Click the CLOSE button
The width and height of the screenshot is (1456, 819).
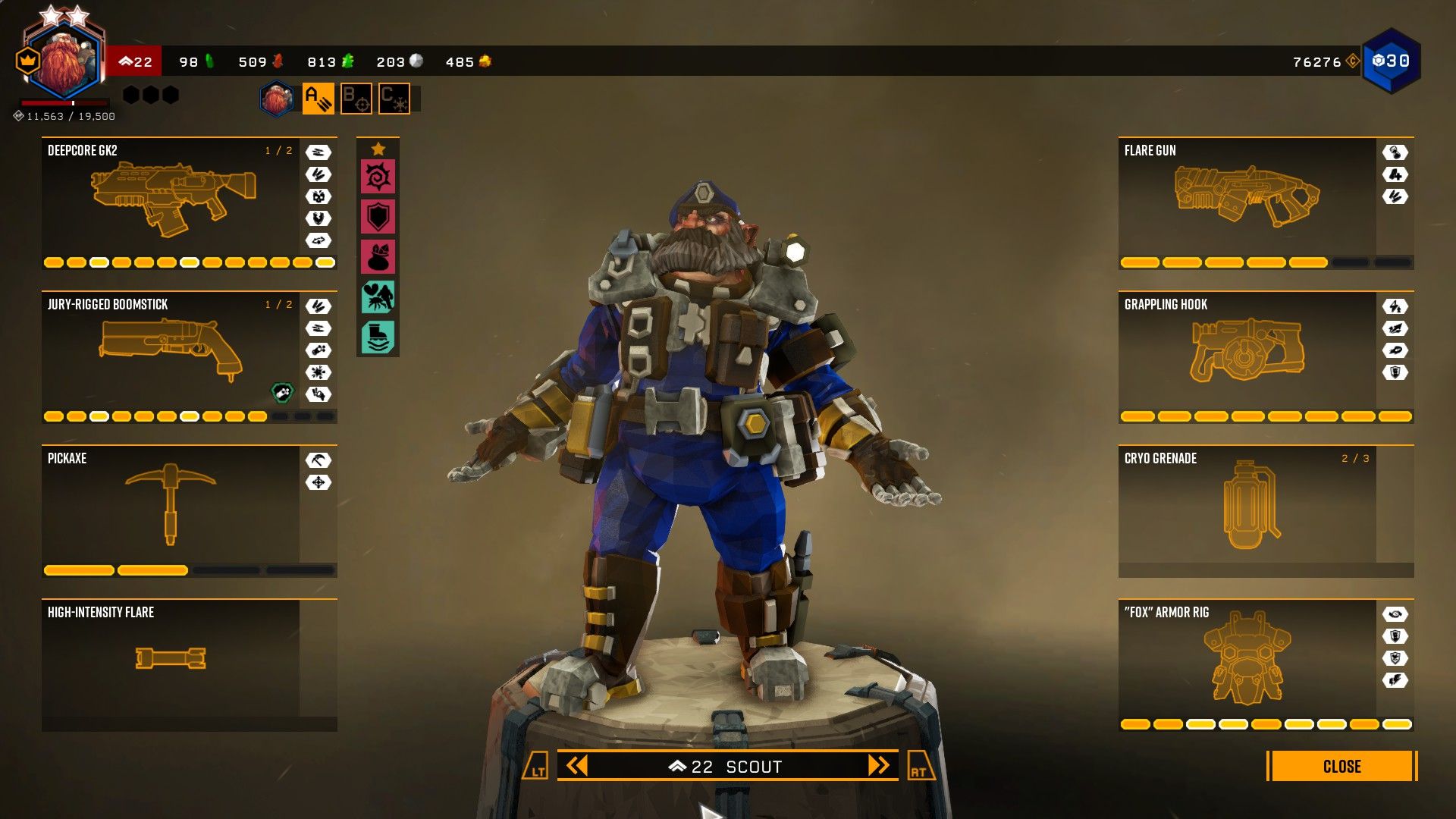click(x=1343, y=767)
